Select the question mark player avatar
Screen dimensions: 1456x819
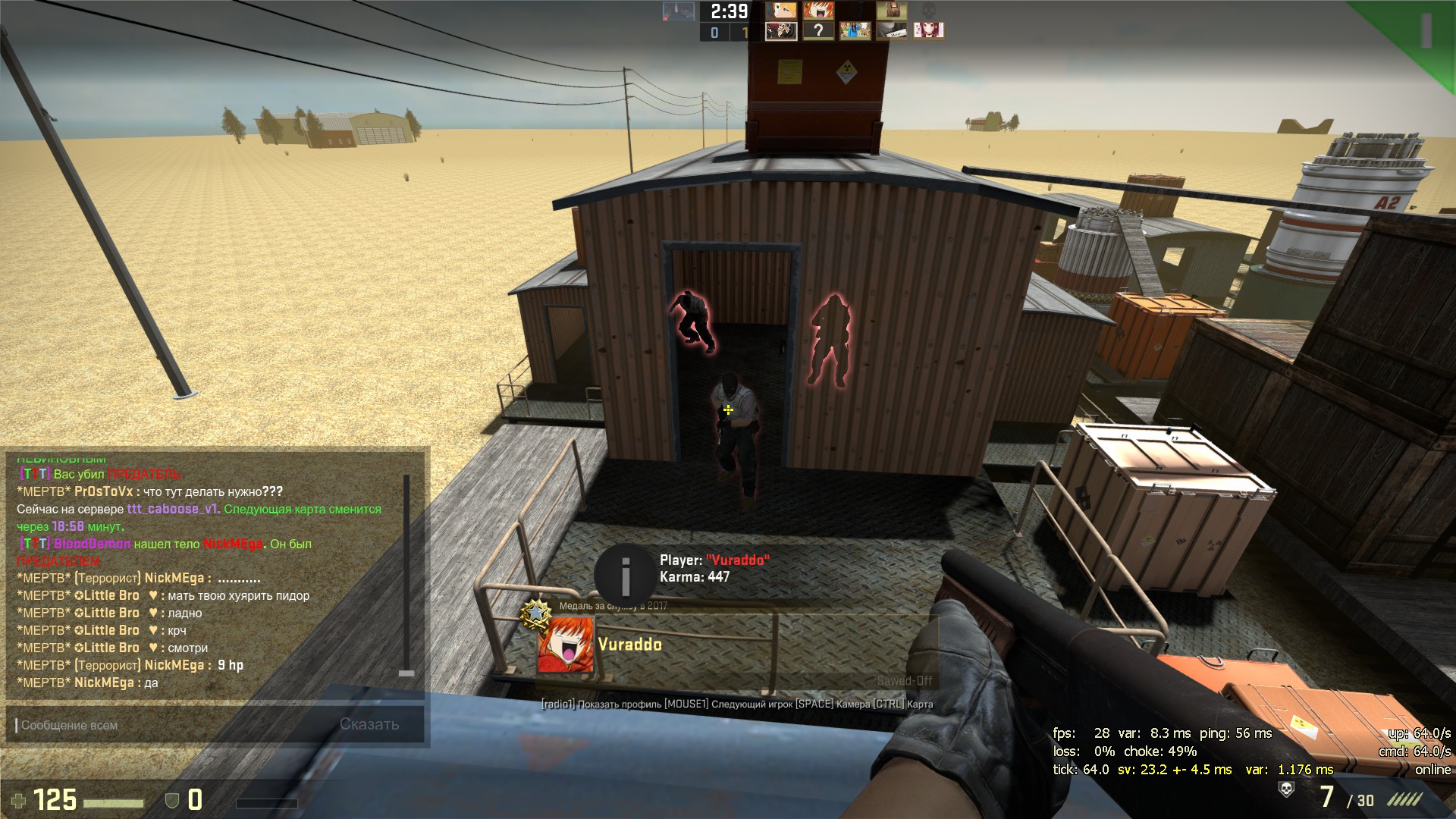pos(817,30)
